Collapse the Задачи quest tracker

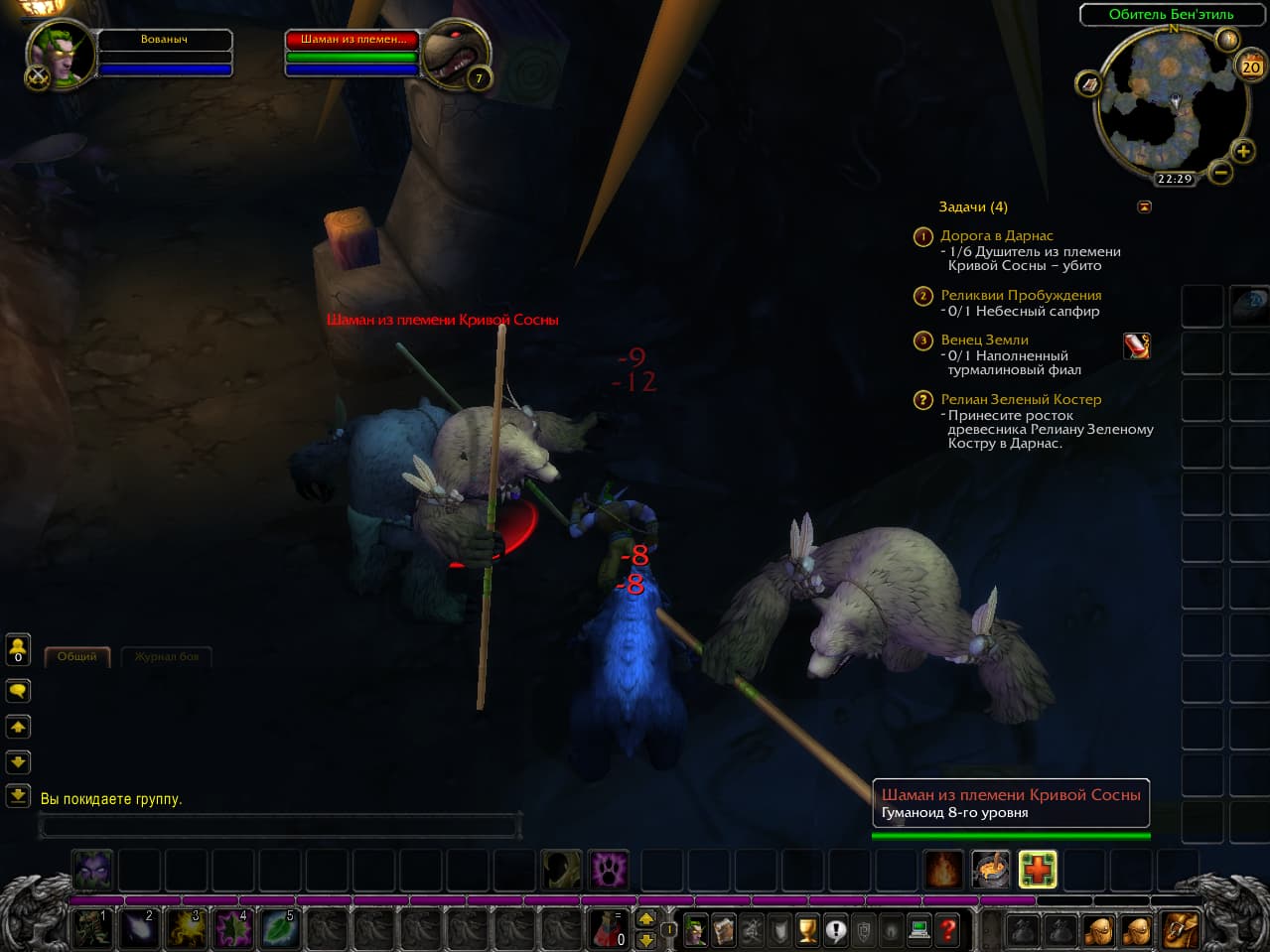1144,206
